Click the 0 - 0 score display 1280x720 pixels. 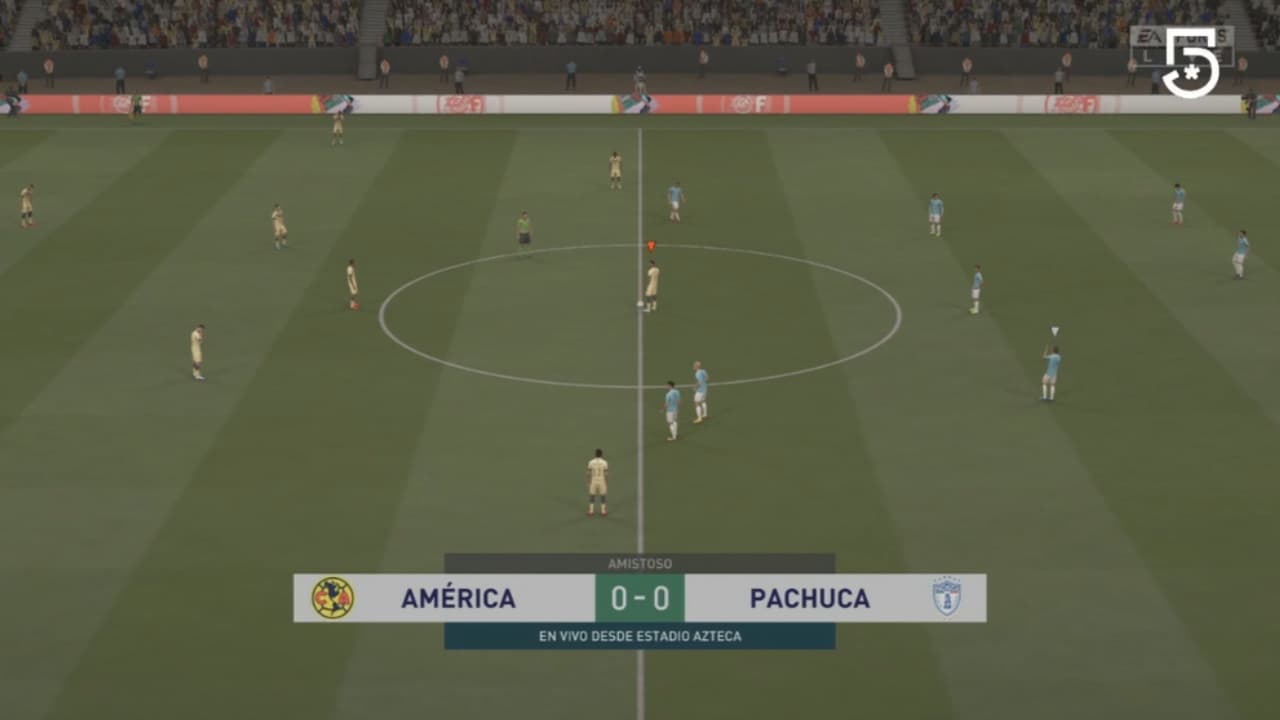pyautogui.click(x=640, y=598)
